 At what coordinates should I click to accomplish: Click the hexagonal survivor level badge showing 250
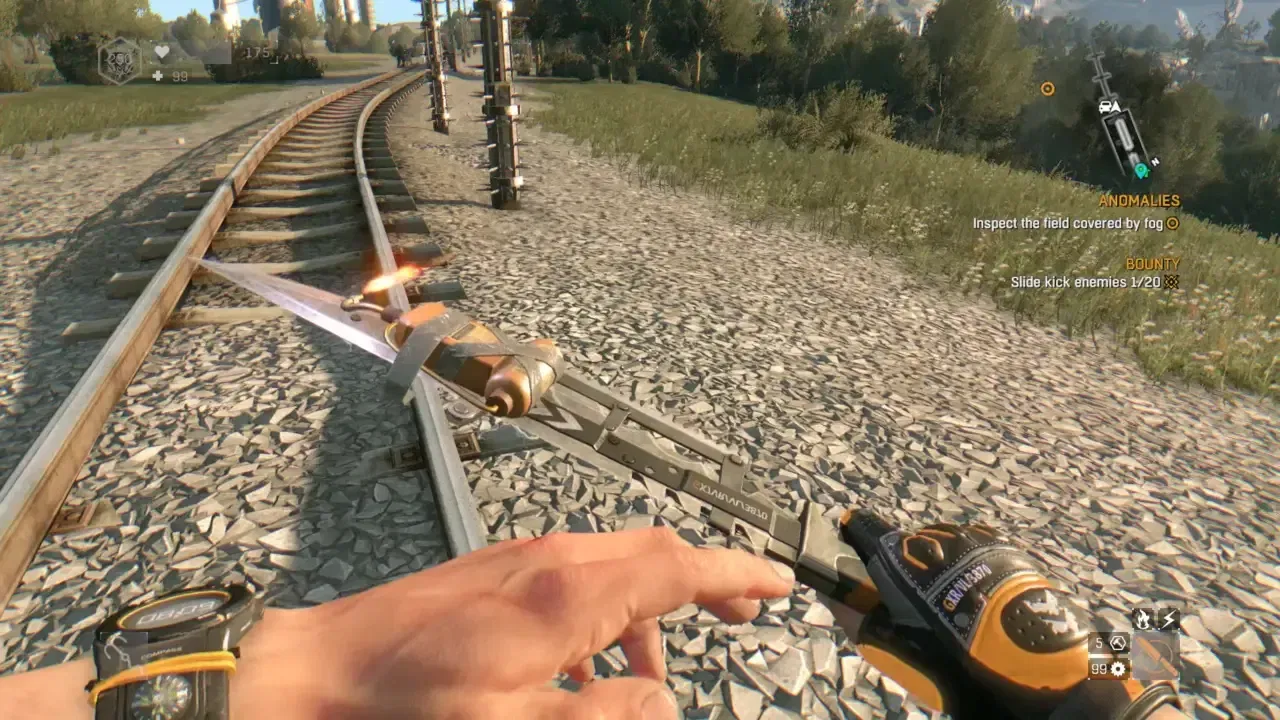pos(119,60)
